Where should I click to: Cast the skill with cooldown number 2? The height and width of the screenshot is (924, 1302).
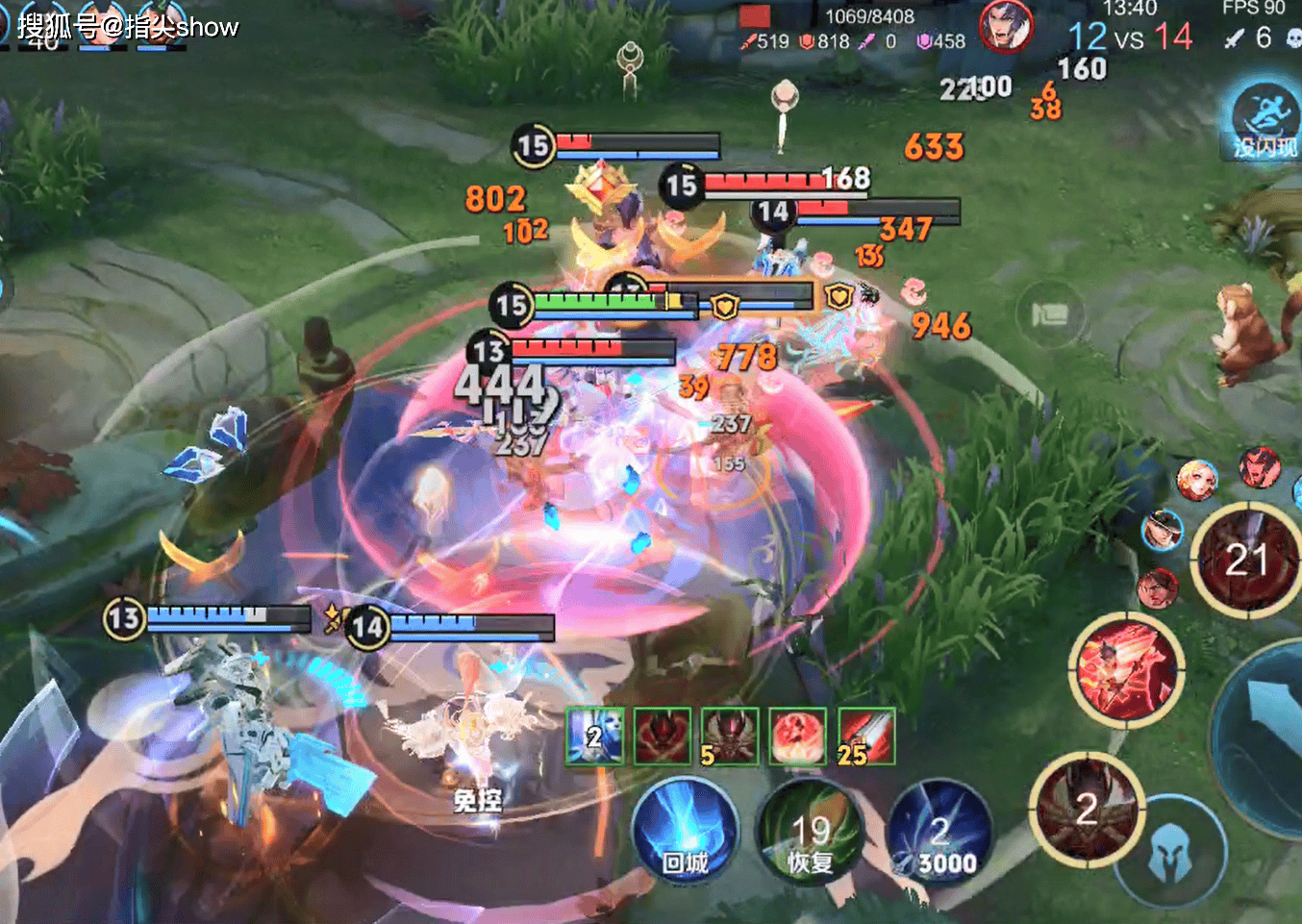point(1086,810)
